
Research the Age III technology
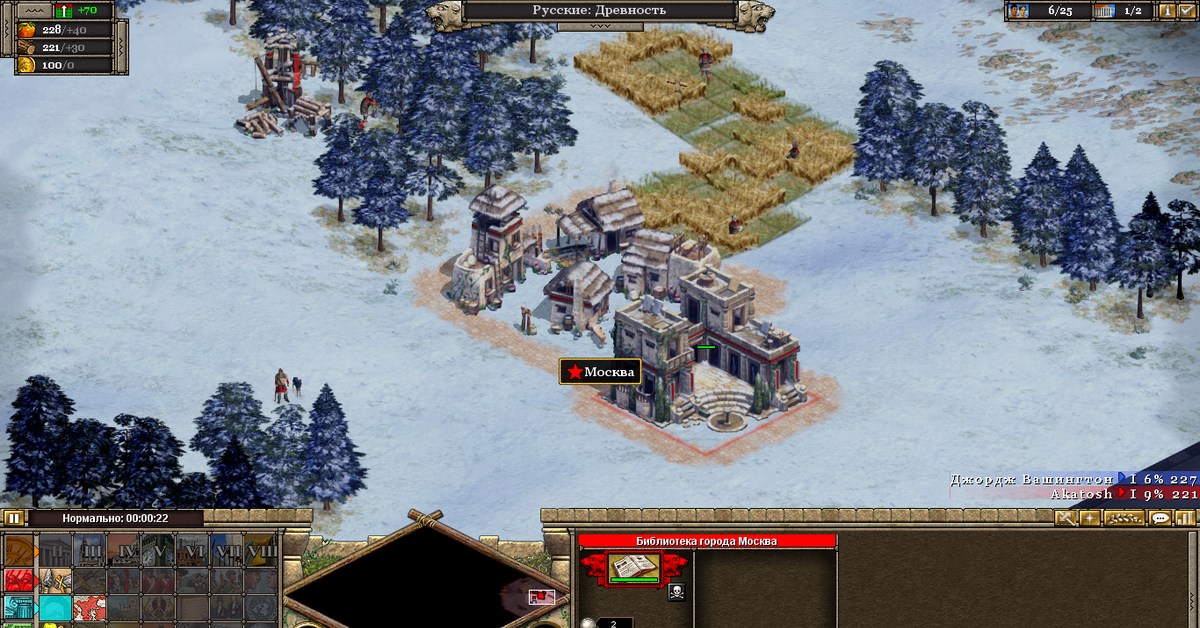pos(90,551)
